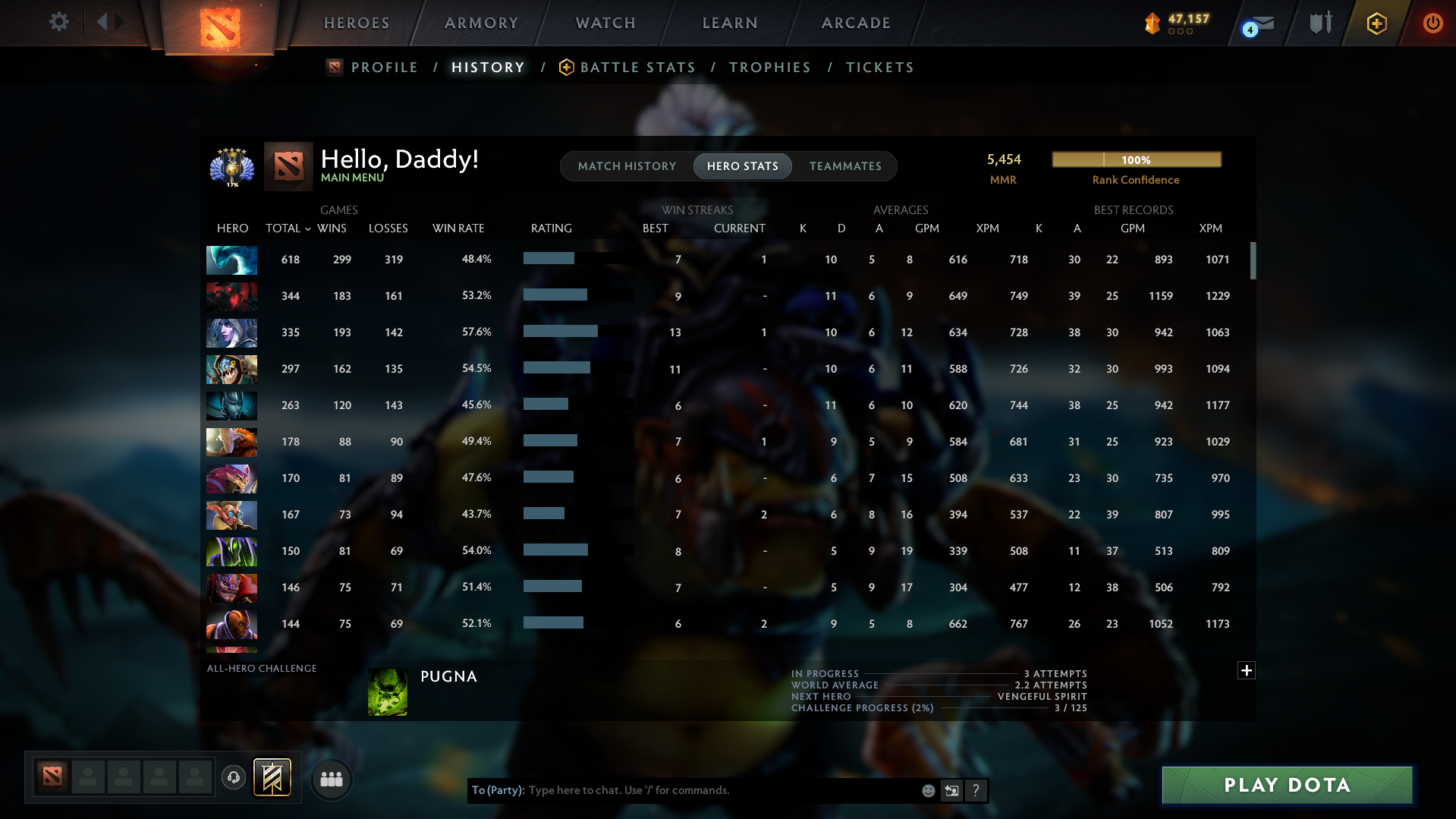Open the settings gear
Screen dimensions: 1456x819
(x=58, y=22)
